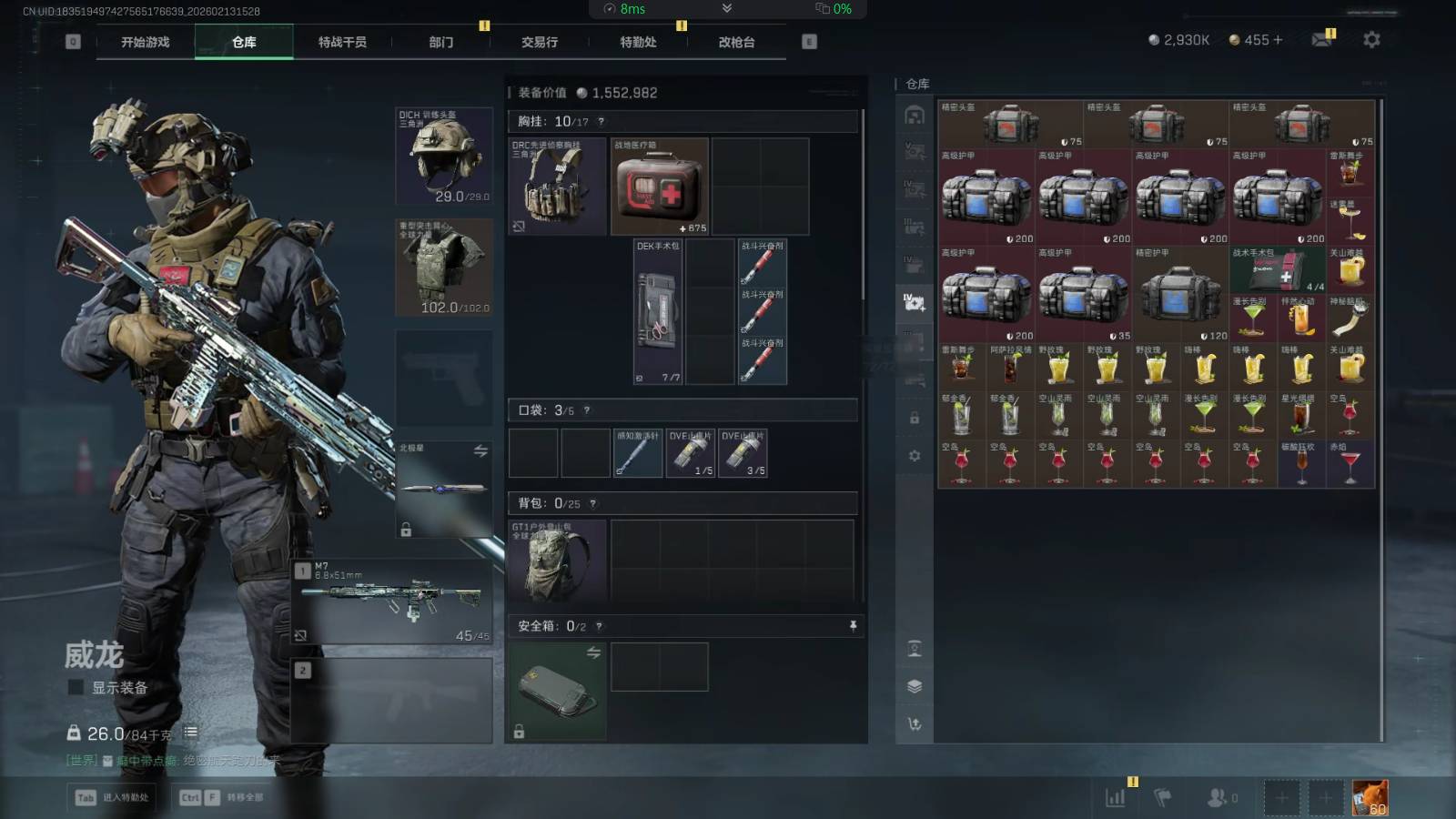Screen dimensions: 1456x819
Task: Open the 特勤处 tab
Action: 638,42
